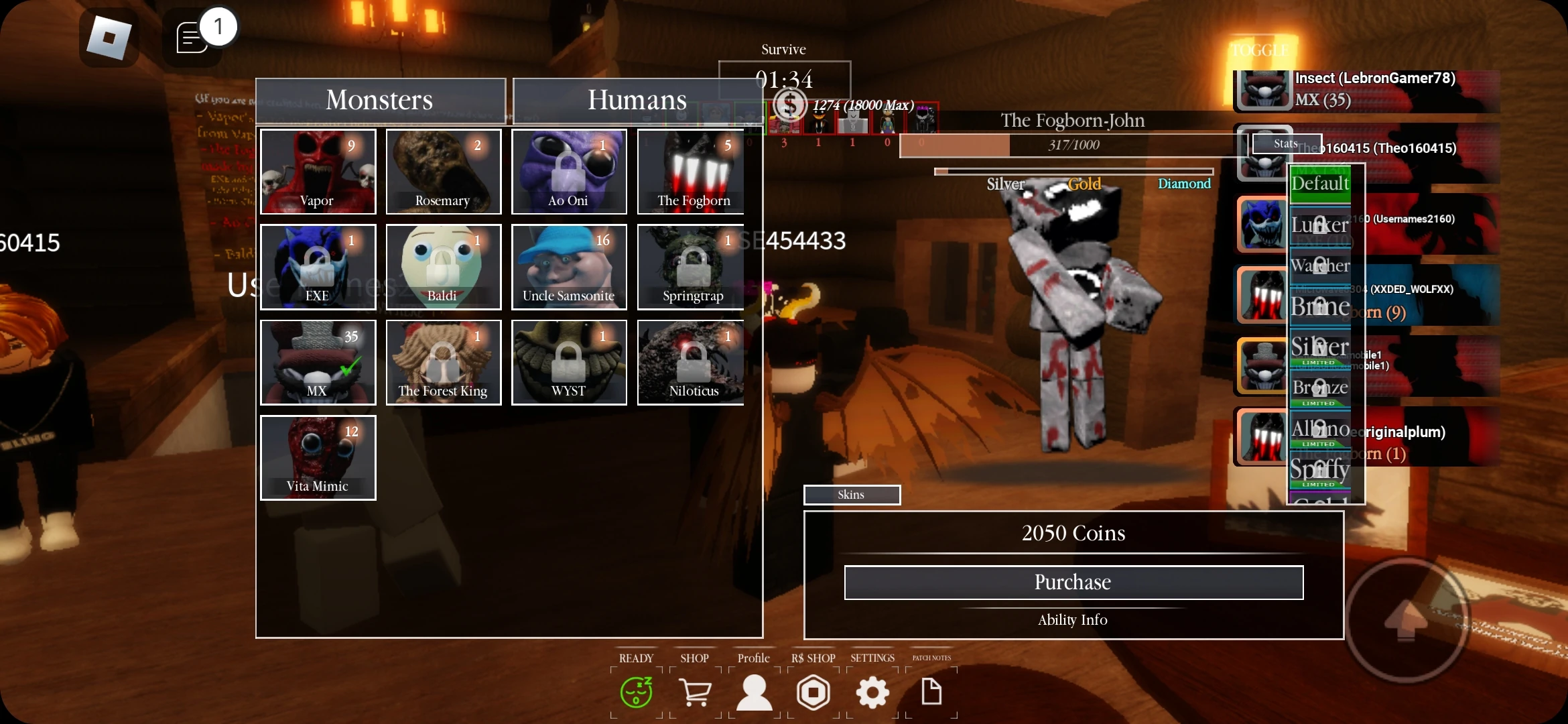Collapse the Skins panel
Screen dimensions: 1568x724
(852, 495)
